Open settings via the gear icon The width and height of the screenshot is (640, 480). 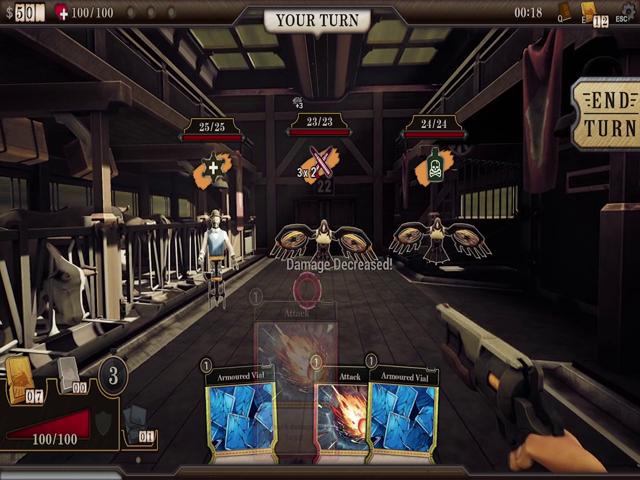(627, 10)
